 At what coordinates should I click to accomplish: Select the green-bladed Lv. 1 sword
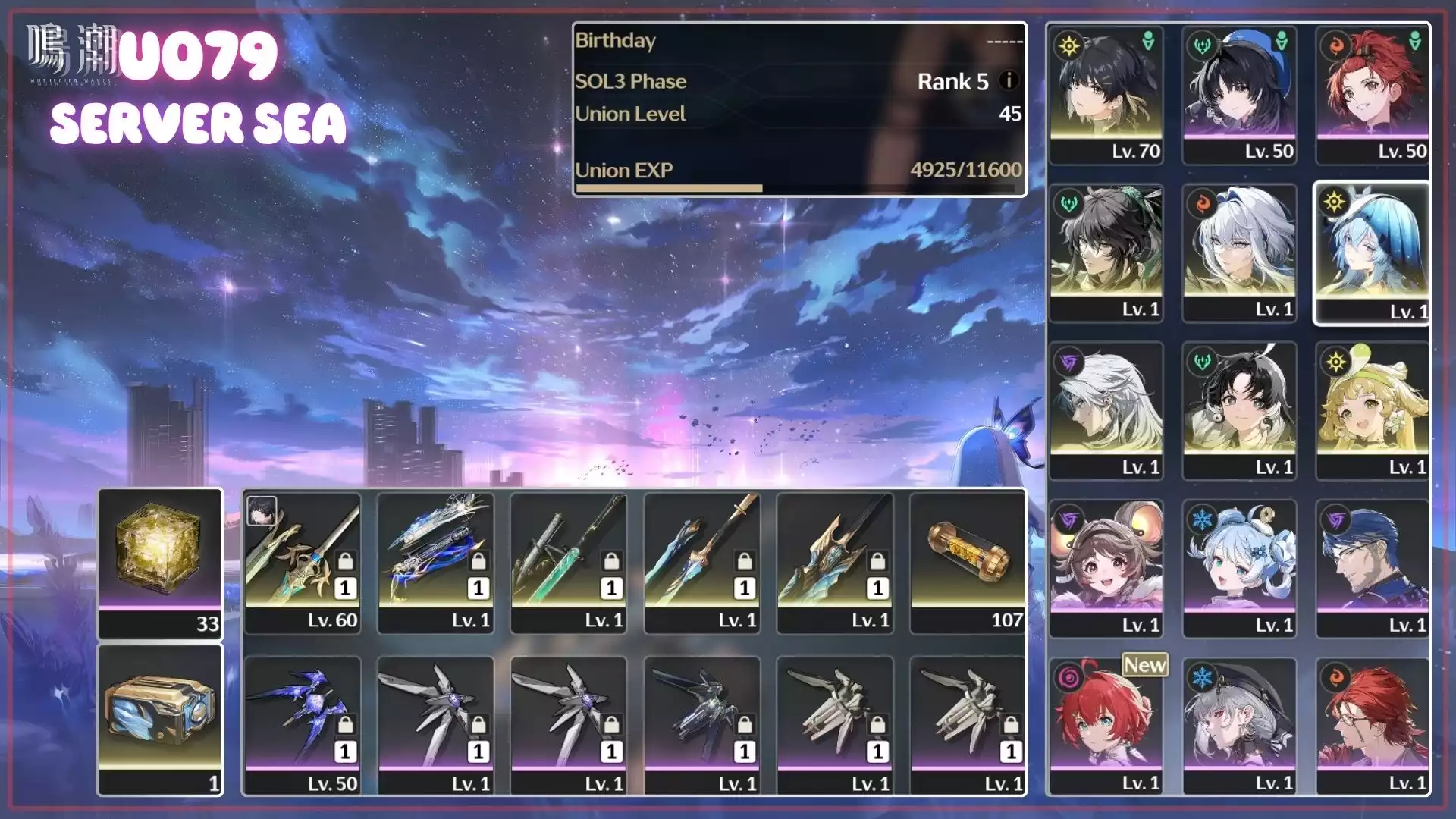(x=569, y=561)
